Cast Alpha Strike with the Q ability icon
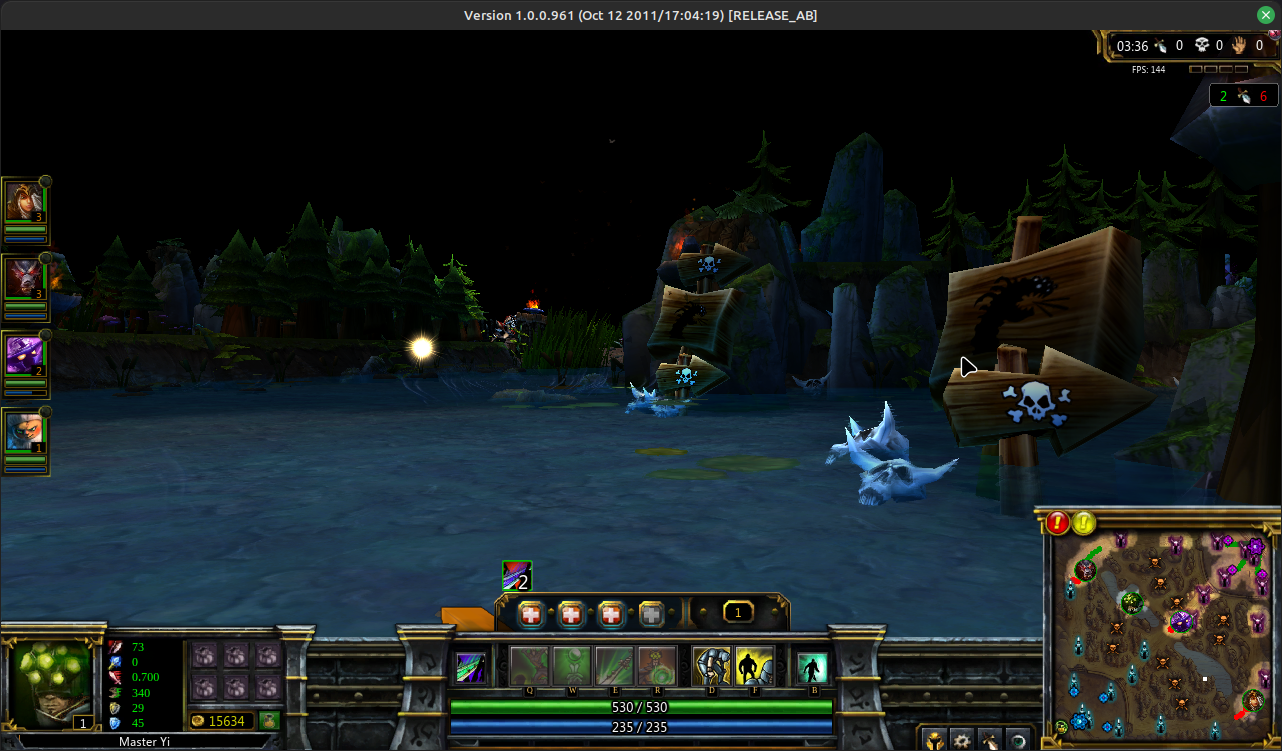Screen dimensions: 1282x751 530,666
